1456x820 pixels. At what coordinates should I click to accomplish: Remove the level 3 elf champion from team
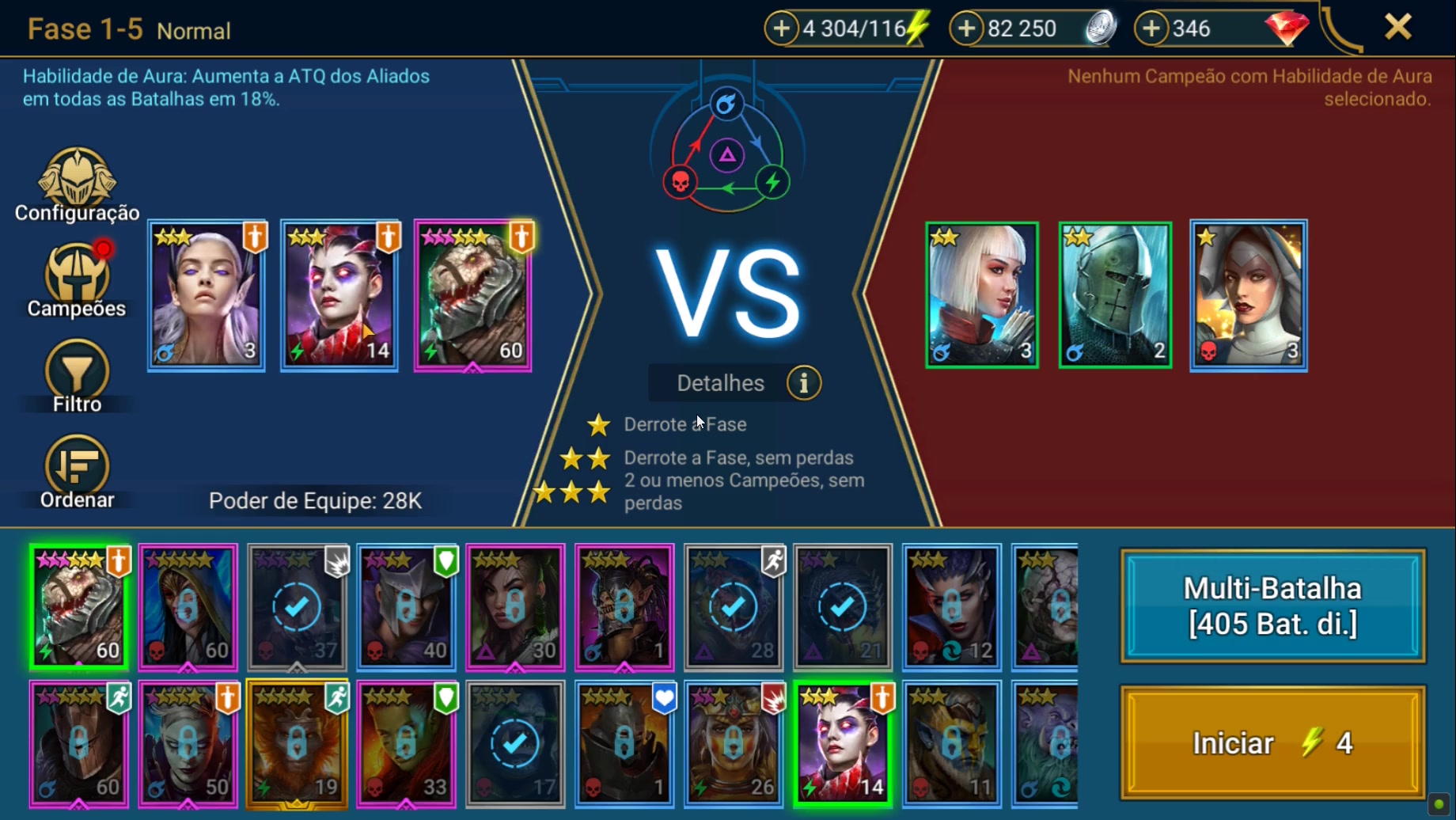coord(207,296)
